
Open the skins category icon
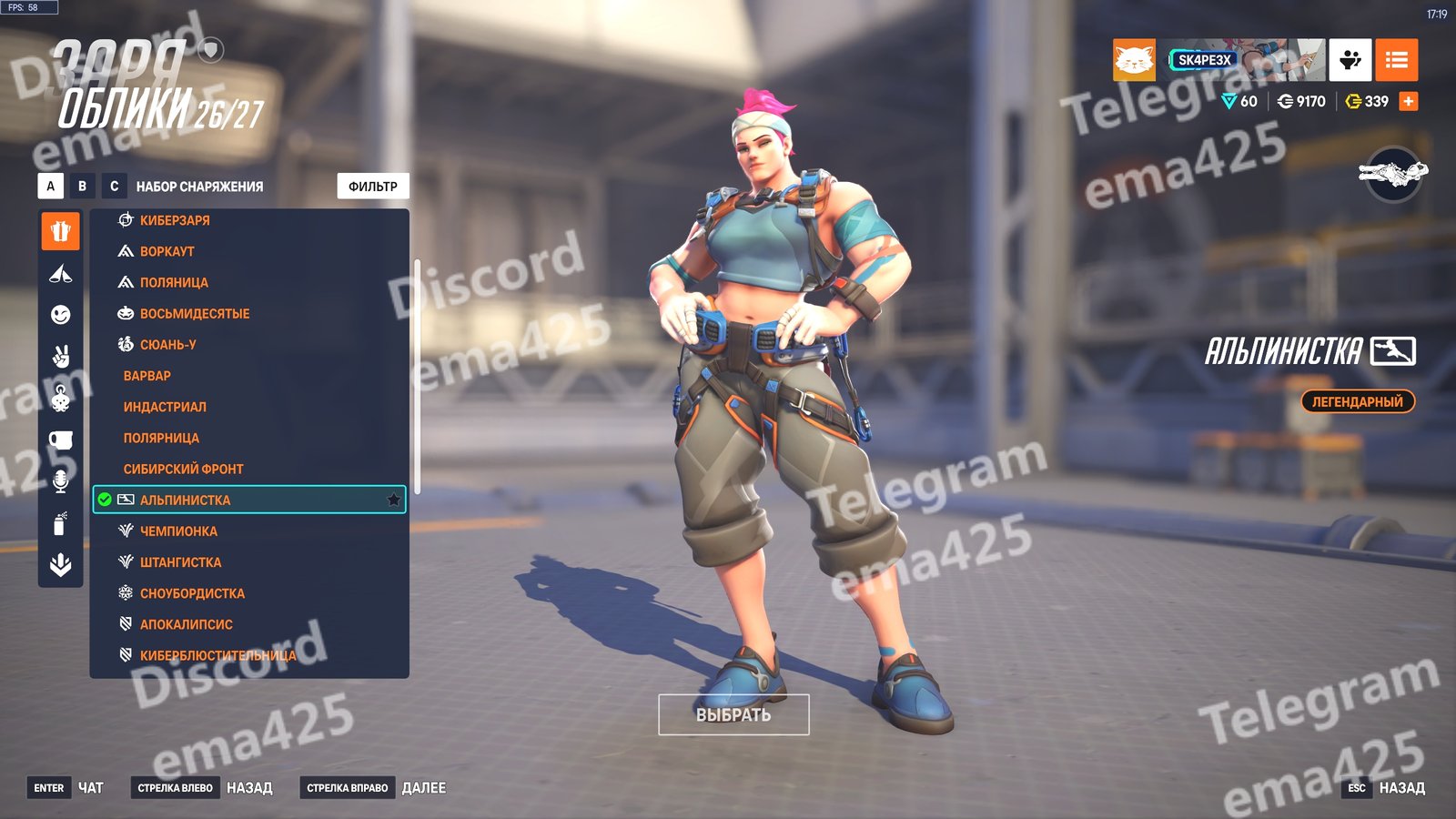pos(61,231)
